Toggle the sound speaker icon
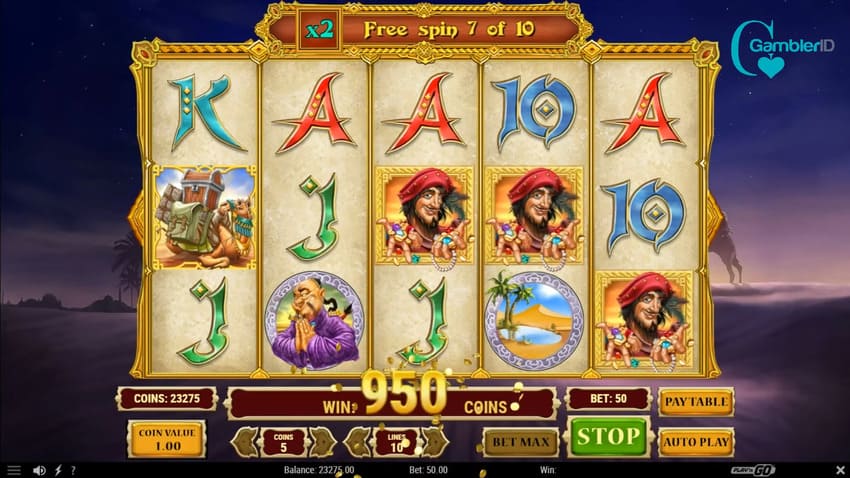The height and width of the screenshot is (478, 850). [x=40, y=470]
